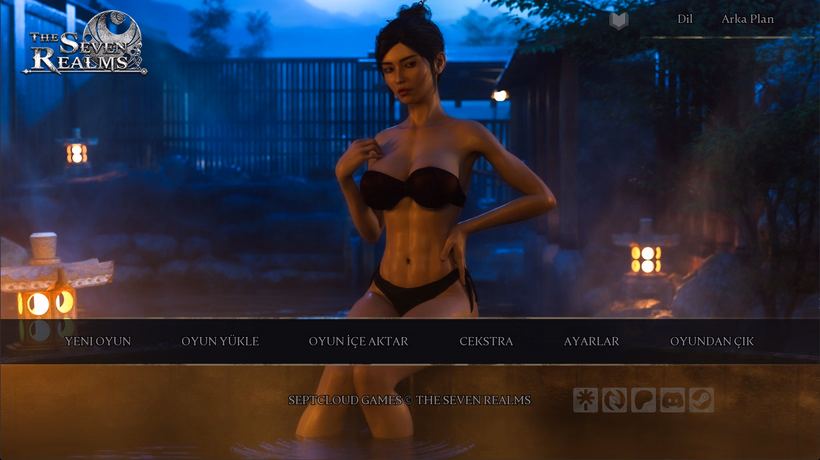Viewport: 820px width, 460px height.
Task: Open the Oyun Yükle load menu
Action: [220, 341]
